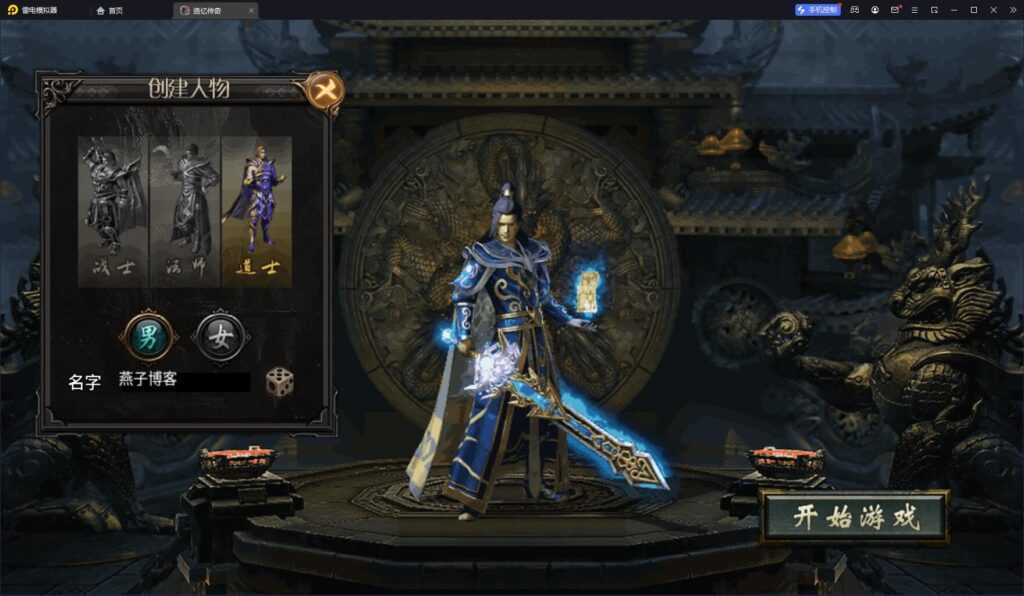Select male gender 男 button

(148, 336)
